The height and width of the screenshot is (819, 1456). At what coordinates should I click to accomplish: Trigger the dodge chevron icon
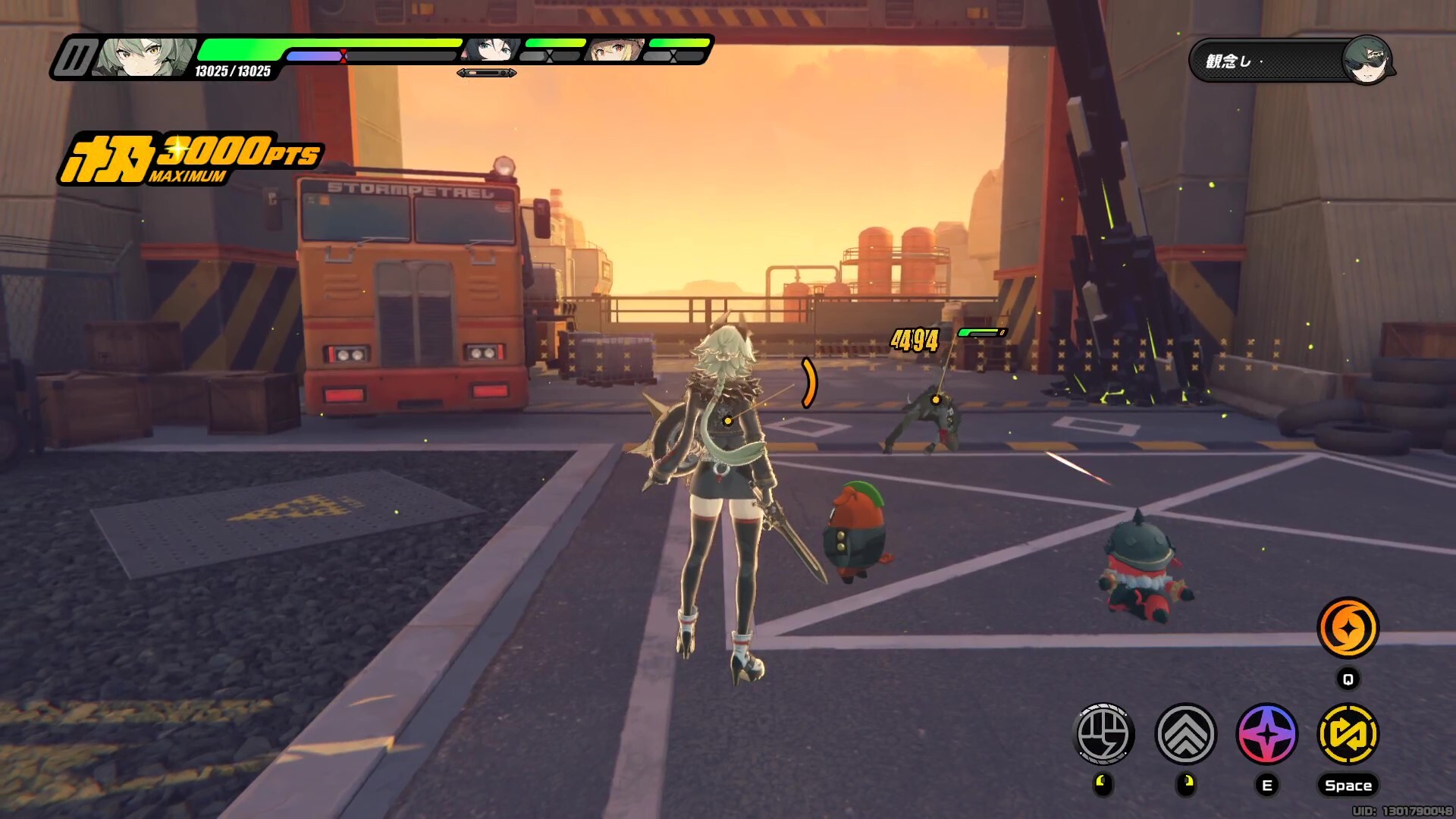tap(1185, 733)
